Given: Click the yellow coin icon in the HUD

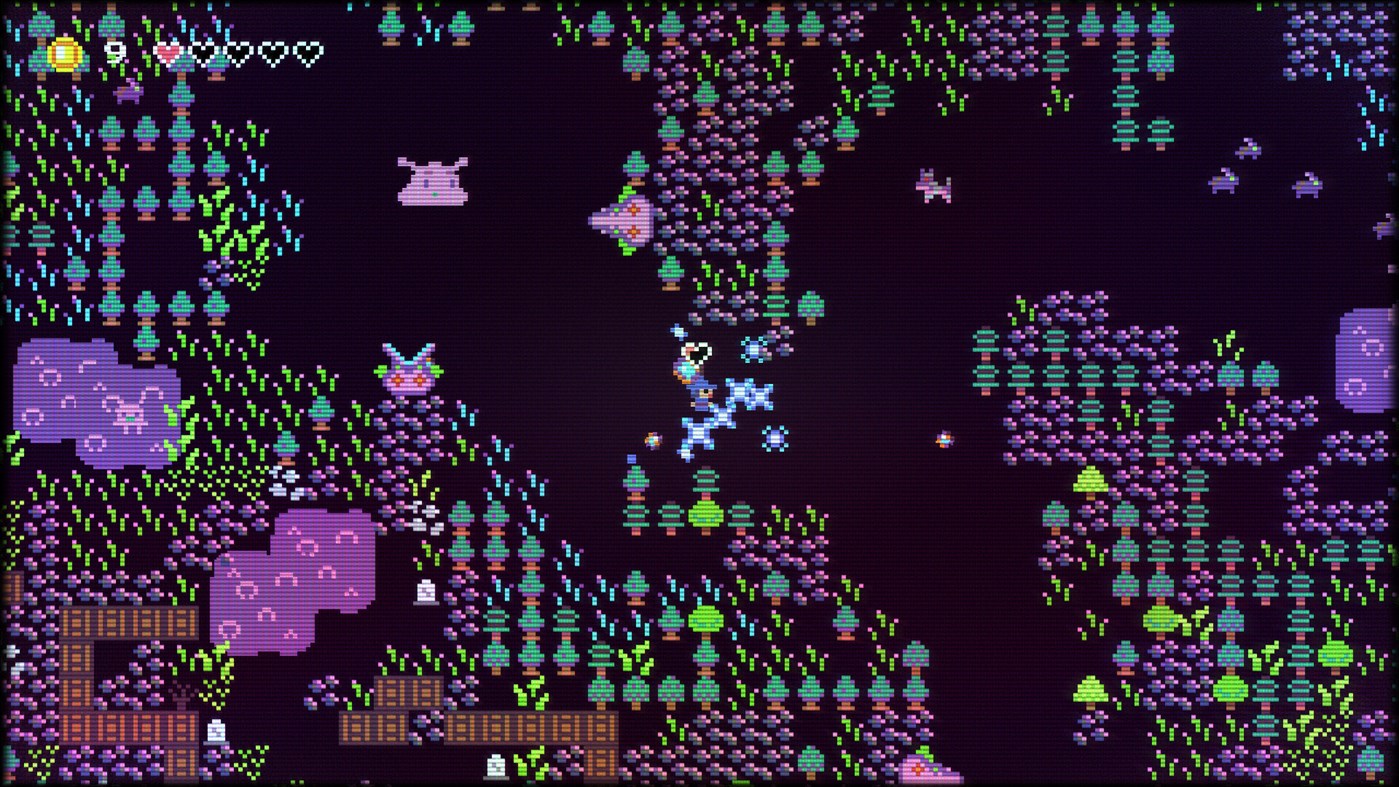Looking at the screenshot, I should click(x=63, y=52).
